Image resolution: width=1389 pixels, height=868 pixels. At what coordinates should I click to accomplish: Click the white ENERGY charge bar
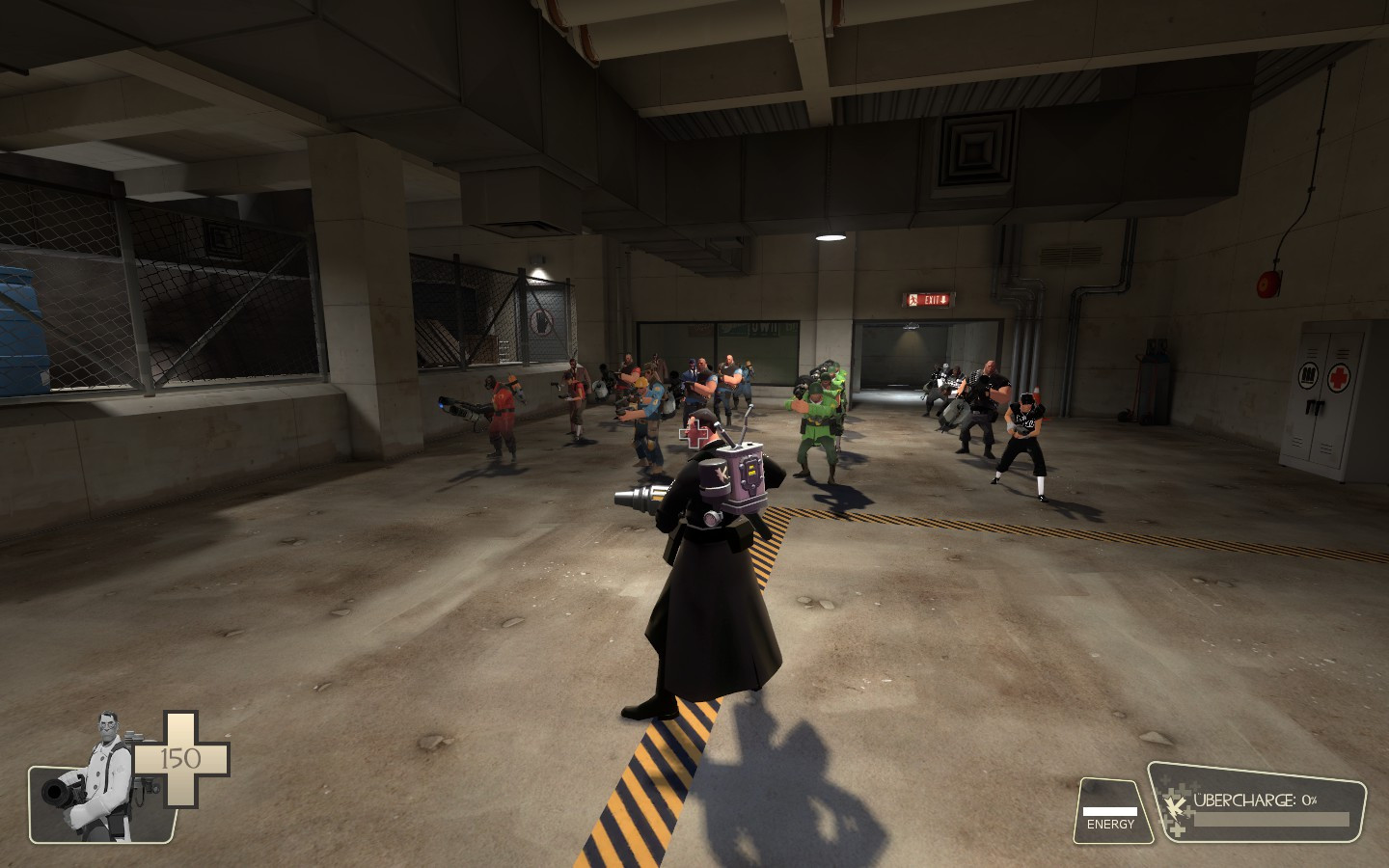pos(1110,811)
